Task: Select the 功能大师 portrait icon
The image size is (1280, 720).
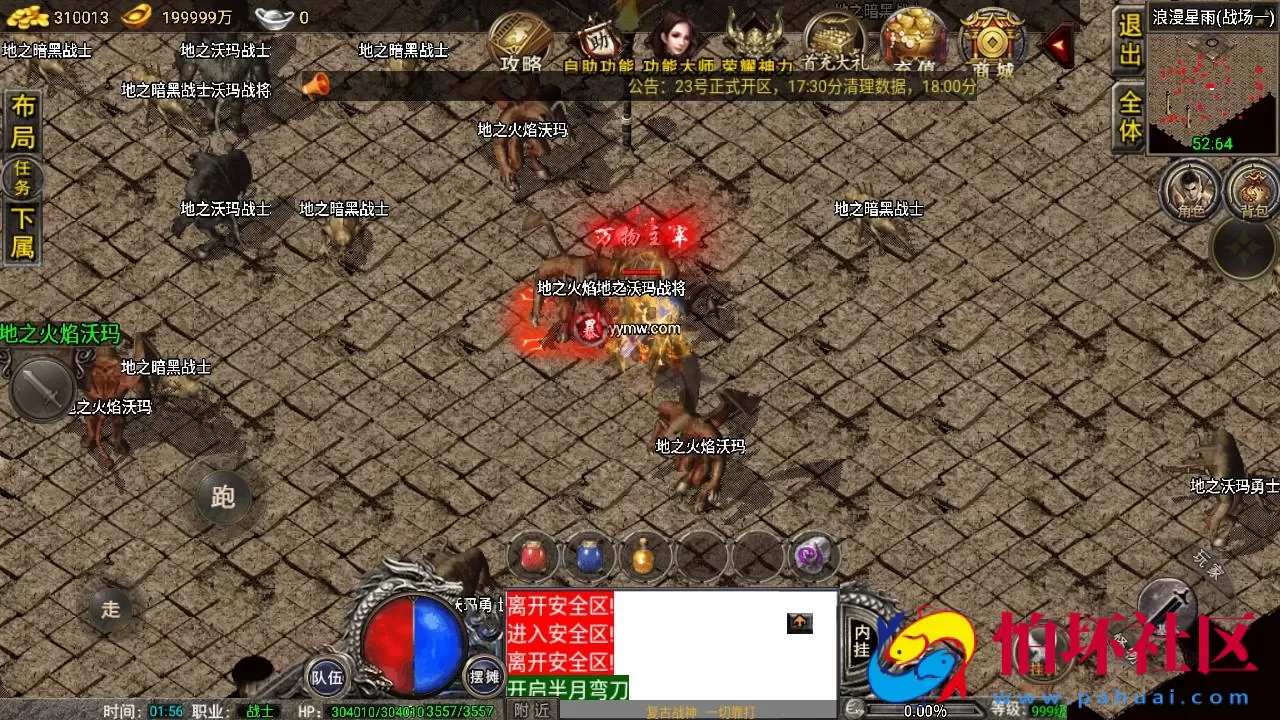Action: pyautogui.click(x=675, y=40)
